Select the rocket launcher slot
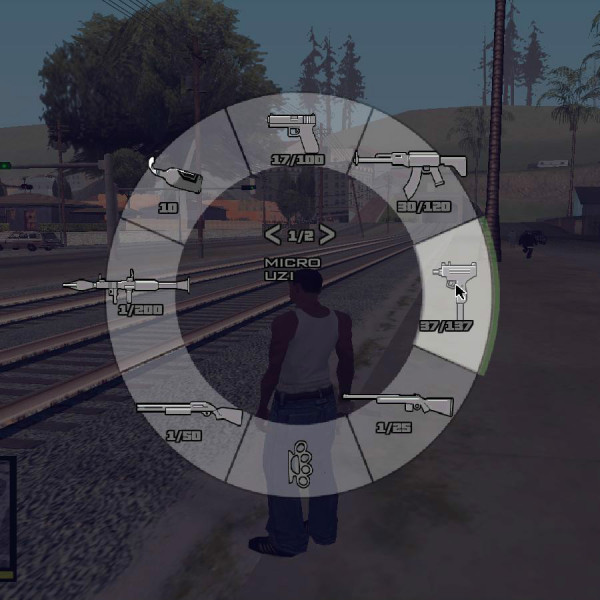The image size is (600, 600). click(127, 289)
